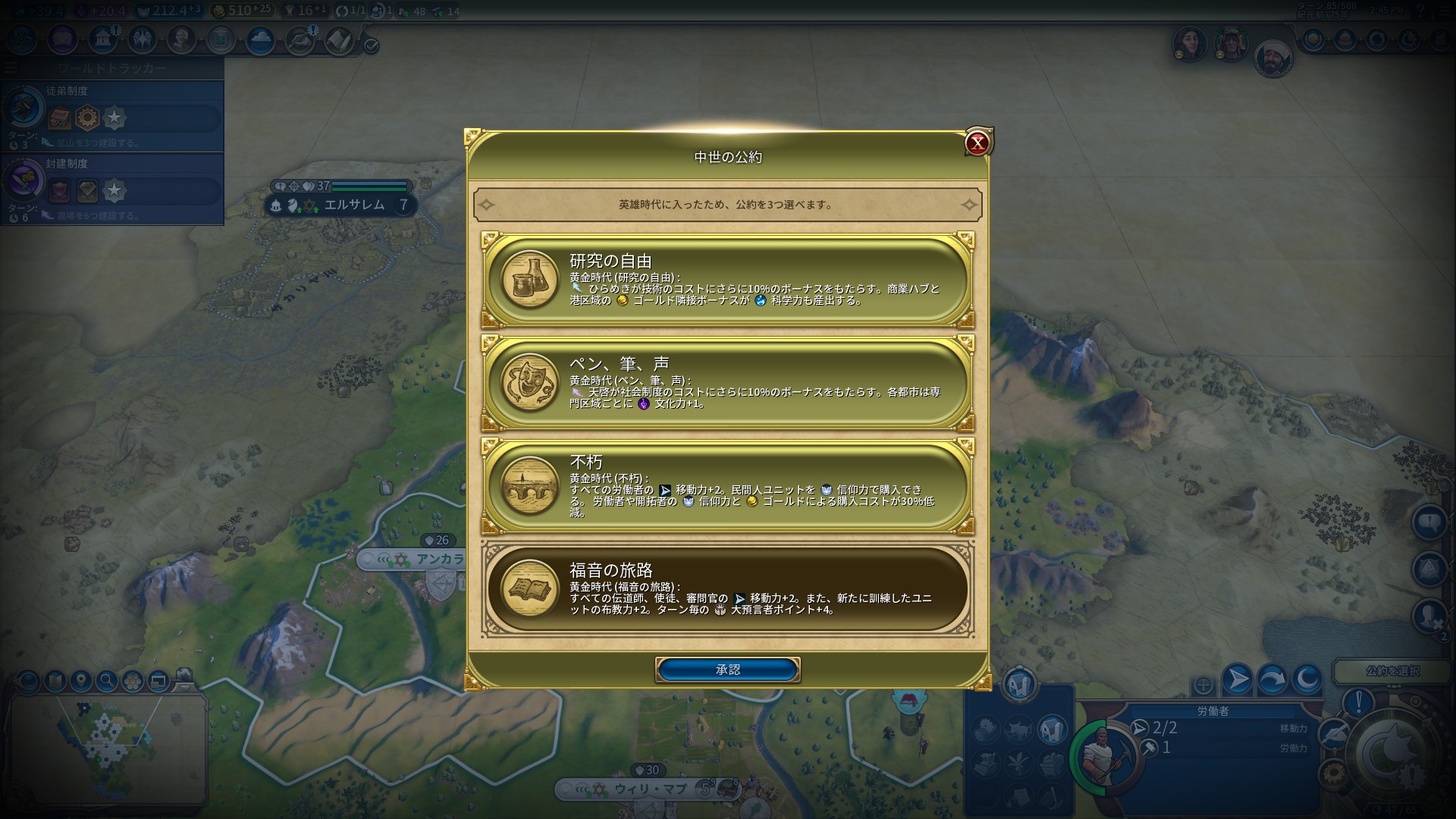Open the 徒弟制度 research tracker entry
Image resolution: width=1456 pixels, height=819 pixels.
coord(112,115)
